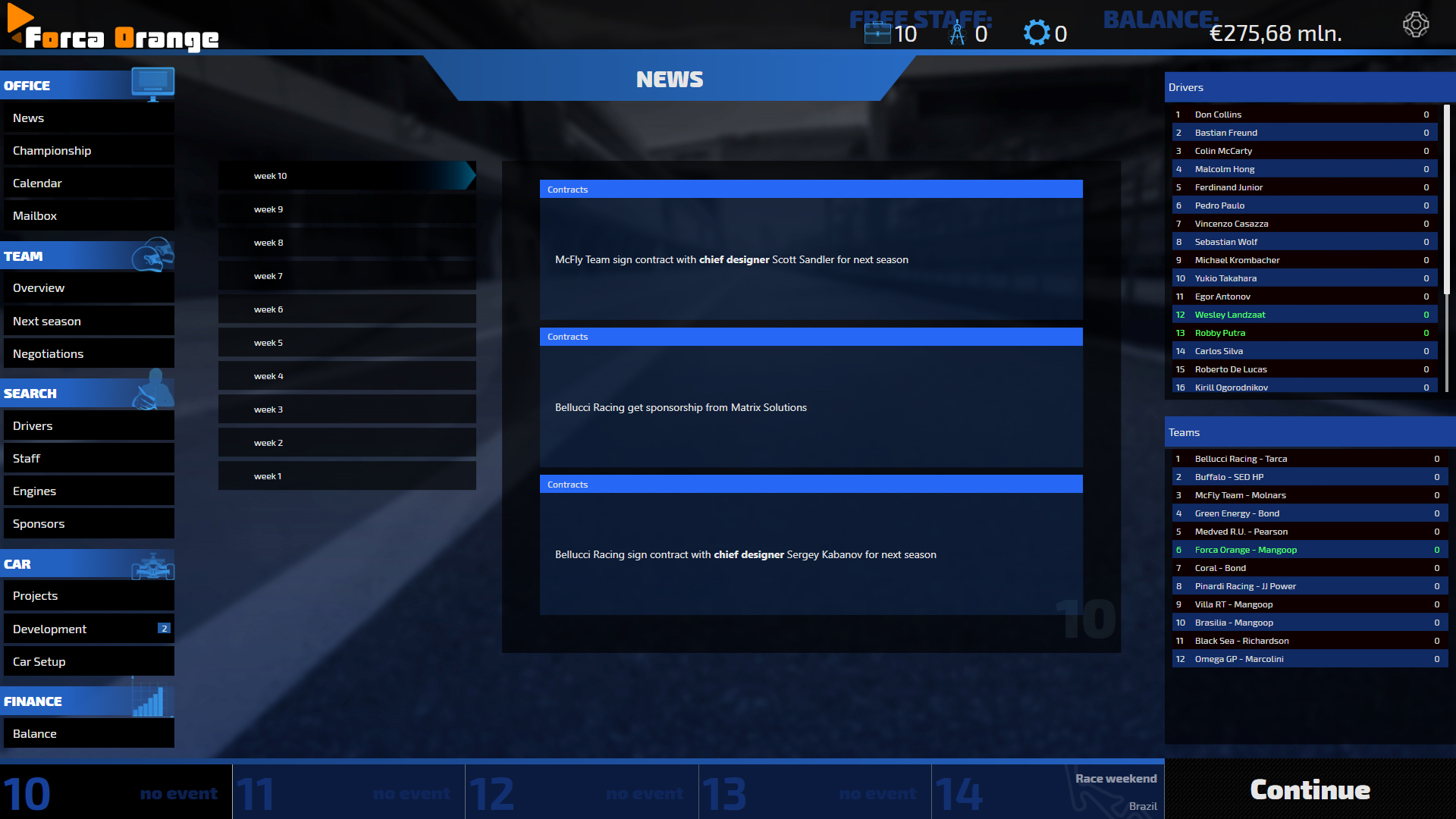This screenshot has width=1456, height=819.
Task: Open the Sponsors search
Action: (88, 524)
